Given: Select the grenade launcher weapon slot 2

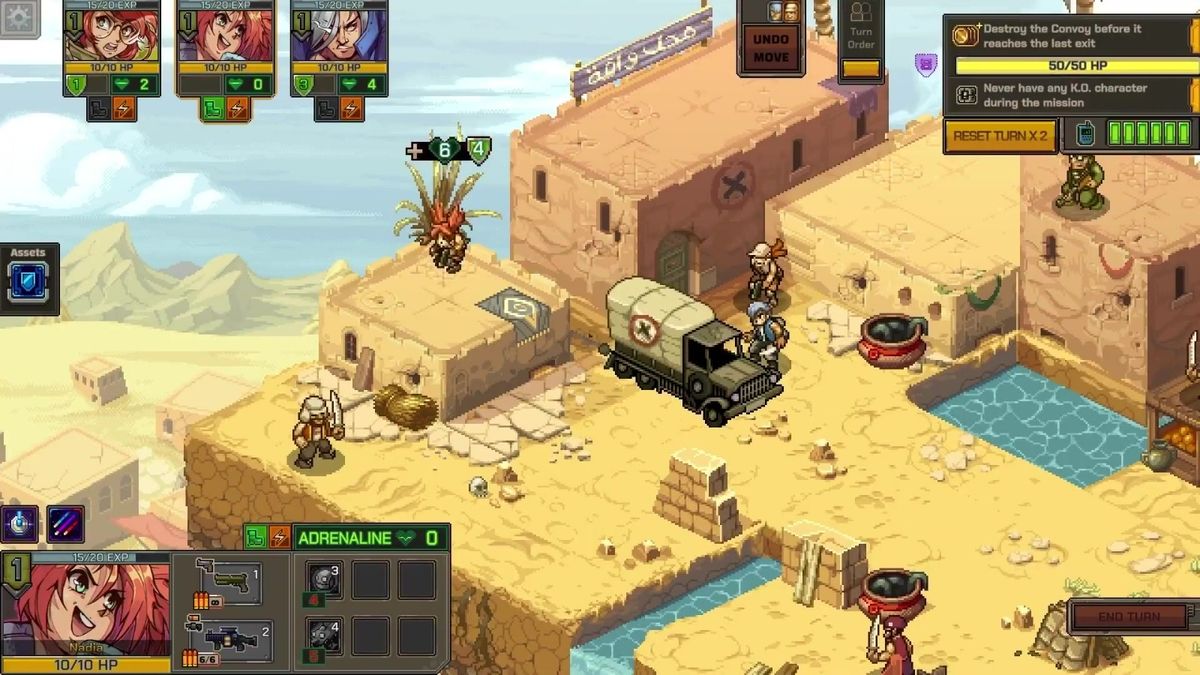Looking at the screenshot, I should (x=228, y=640).
